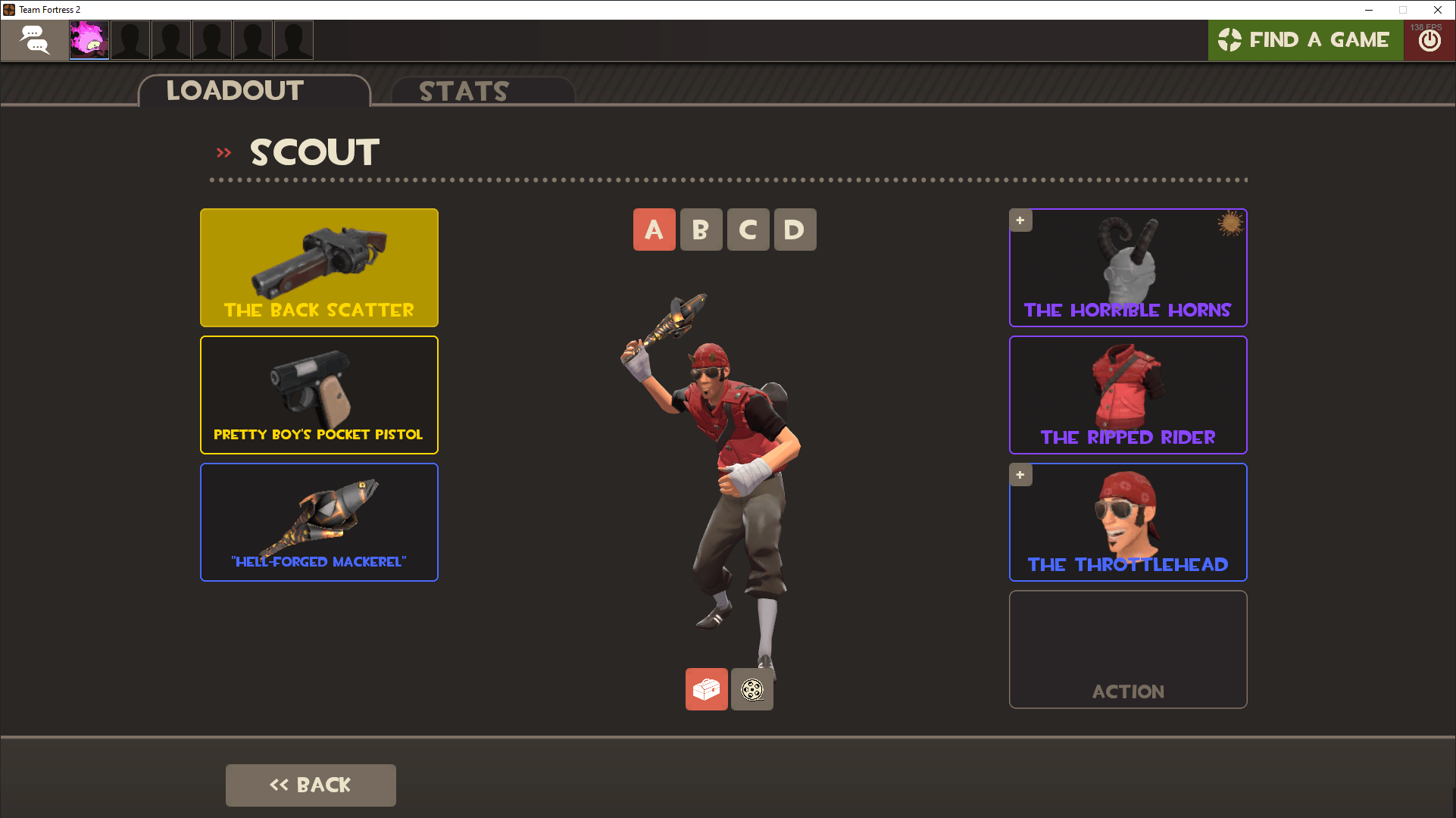Change the Hell-Forged Mackerel melee slot
Screen dimensions: 1456x818
[x=318, y=522]
